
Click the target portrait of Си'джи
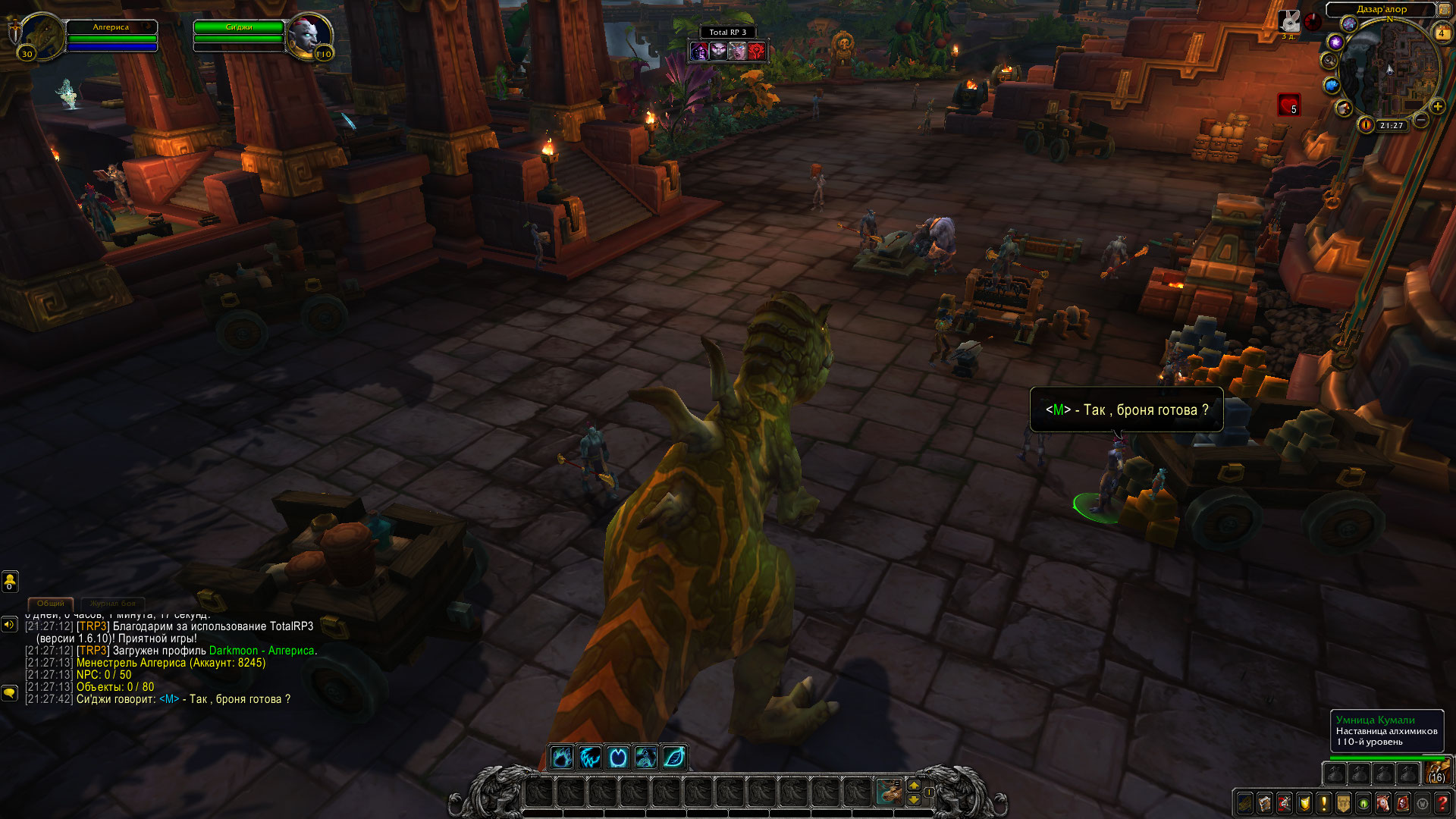pyautogui.click(x=309, y=36)
